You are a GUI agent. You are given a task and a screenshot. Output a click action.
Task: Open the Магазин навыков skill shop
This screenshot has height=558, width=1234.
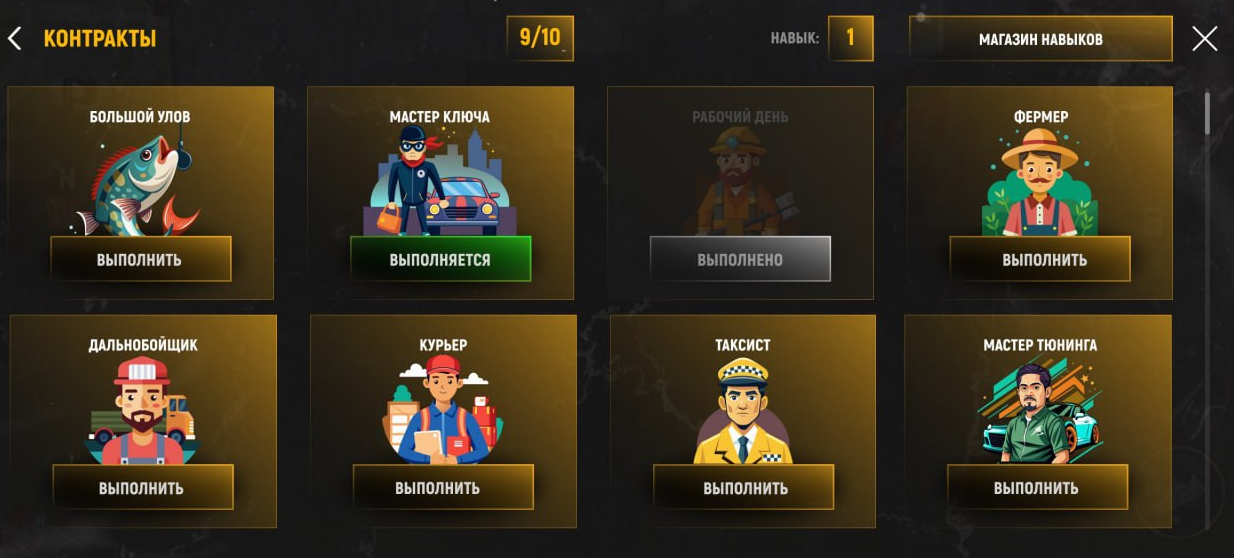(x=1040, y=39)
